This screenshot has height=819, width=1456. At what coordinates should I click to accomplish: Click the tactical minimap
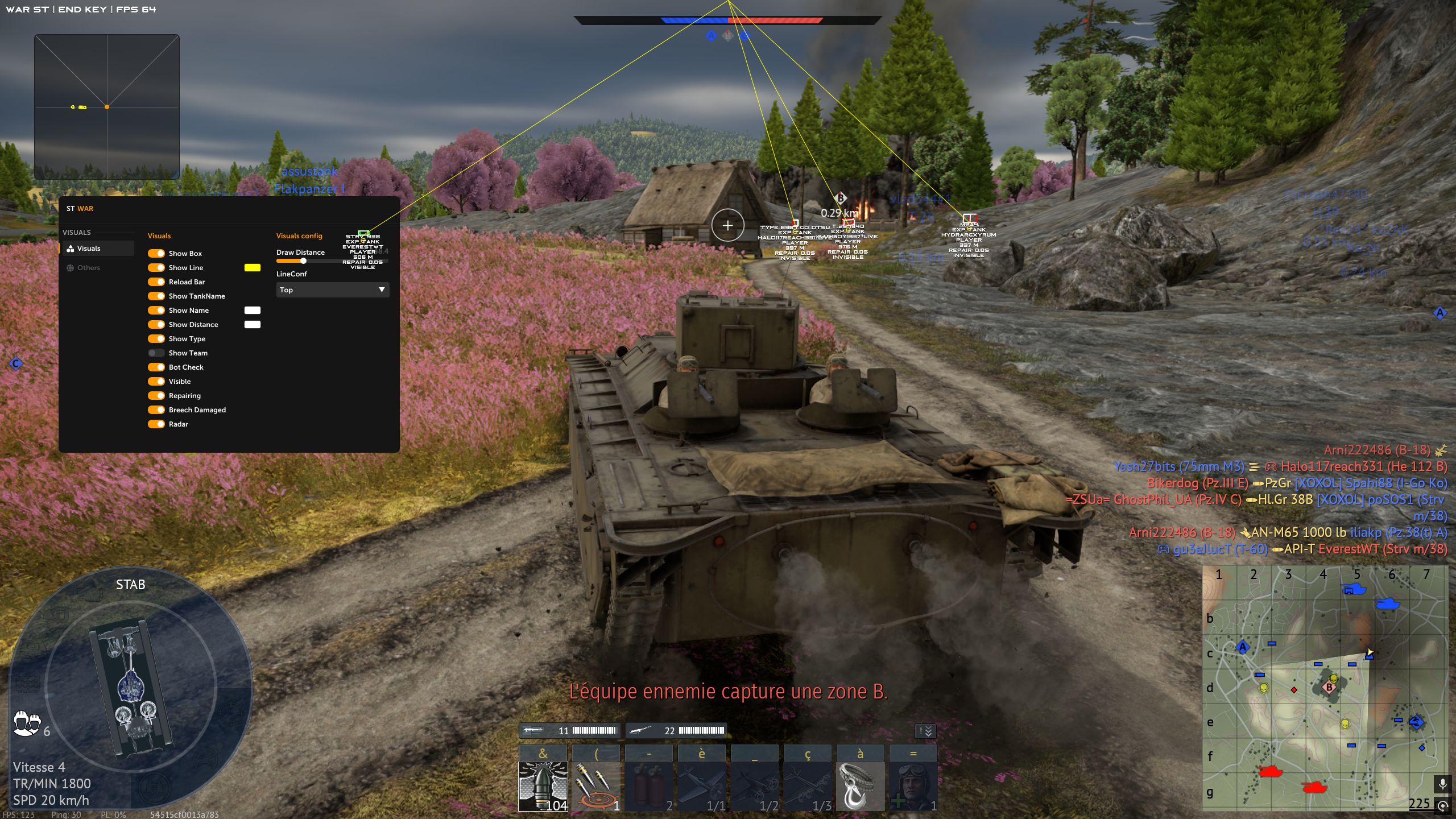(1324, 688)
